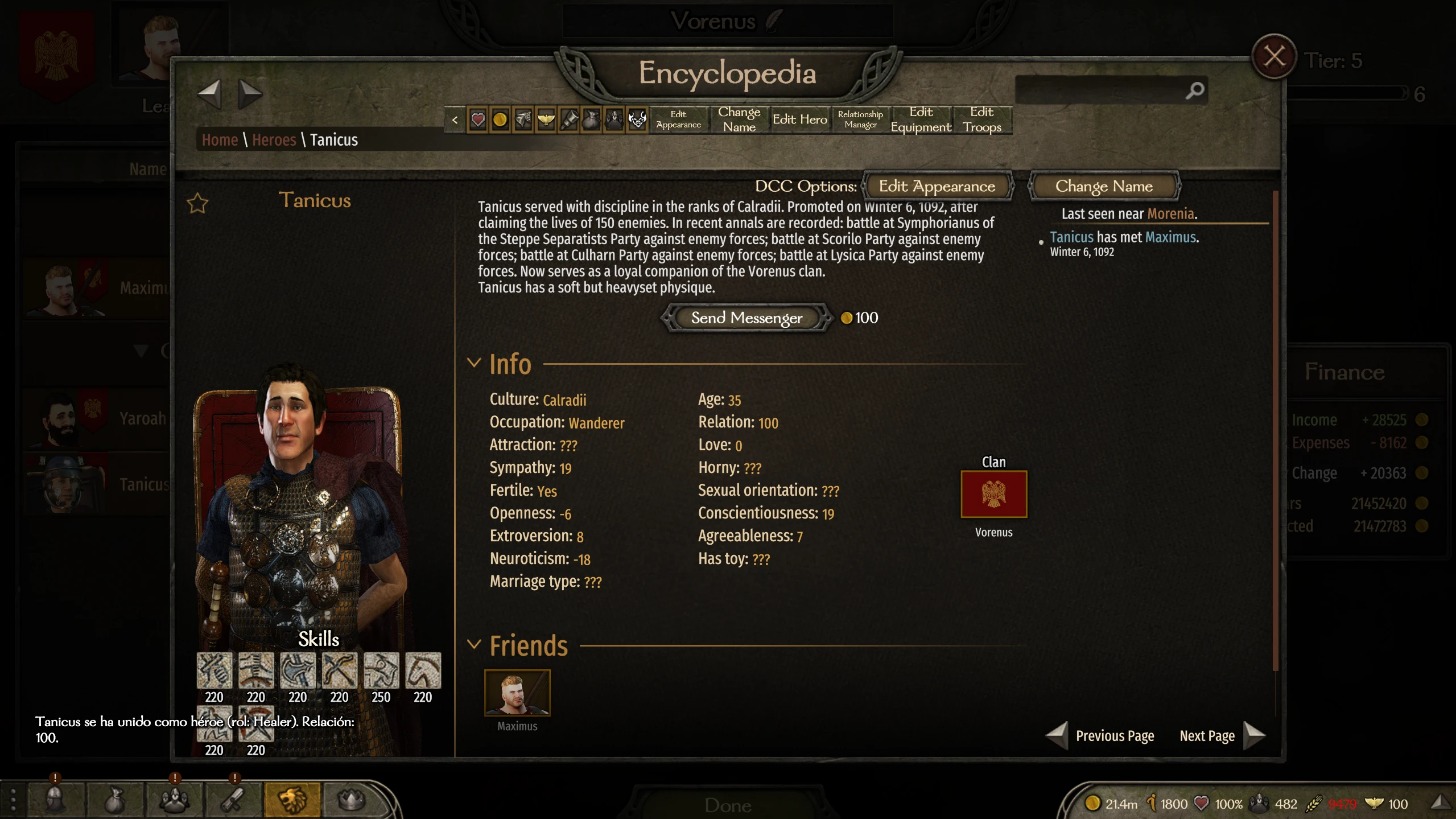The image size is (1456, 819).
Task: Switch to the Heroes breadcrumb tab
Action: (x=274, y=140)
